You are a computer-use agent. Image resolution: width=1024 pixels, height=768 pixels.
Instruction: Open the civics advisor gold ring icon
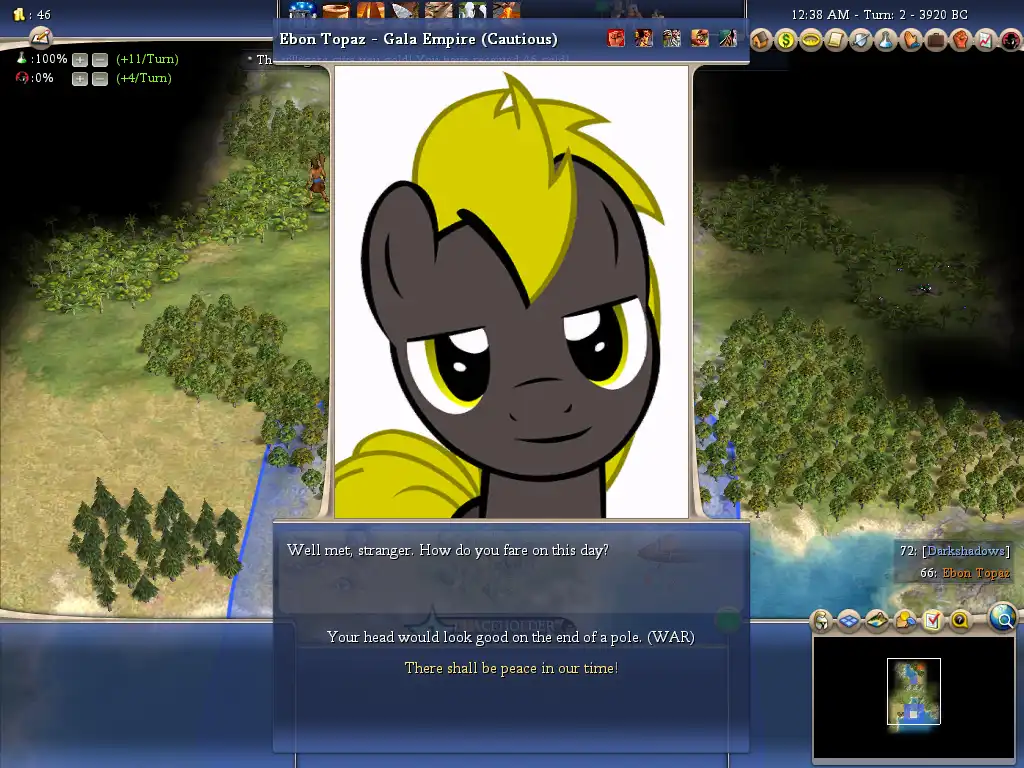pos(811,40)
